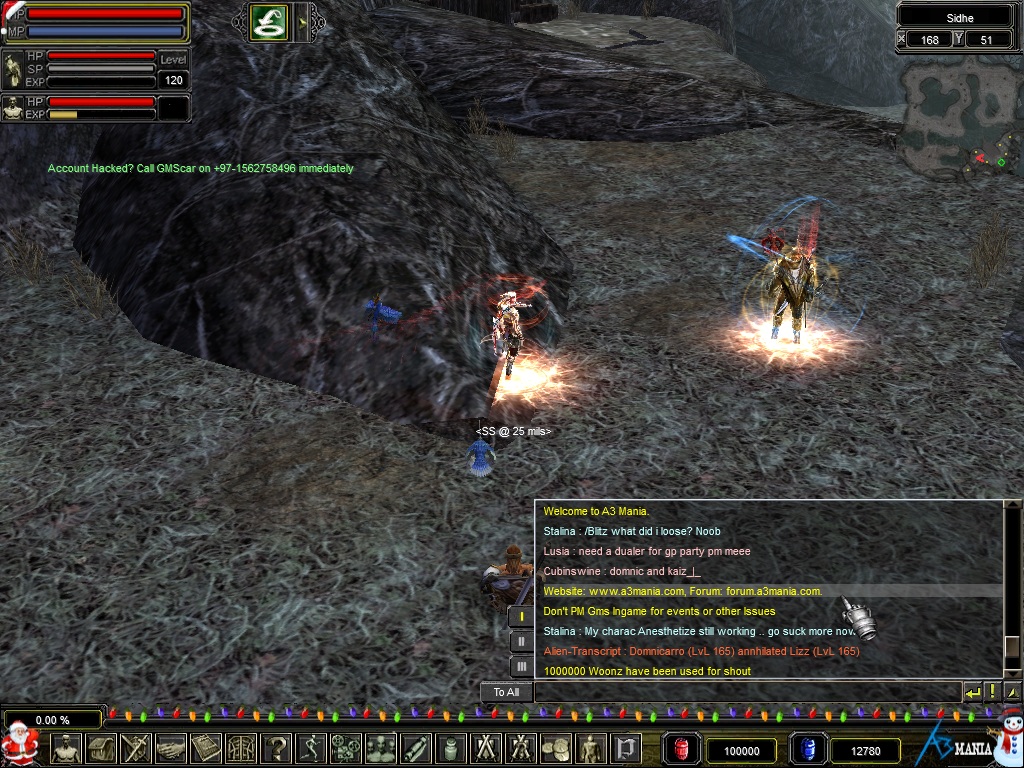
Task: Open the question mark help icon
Action: 276,748
